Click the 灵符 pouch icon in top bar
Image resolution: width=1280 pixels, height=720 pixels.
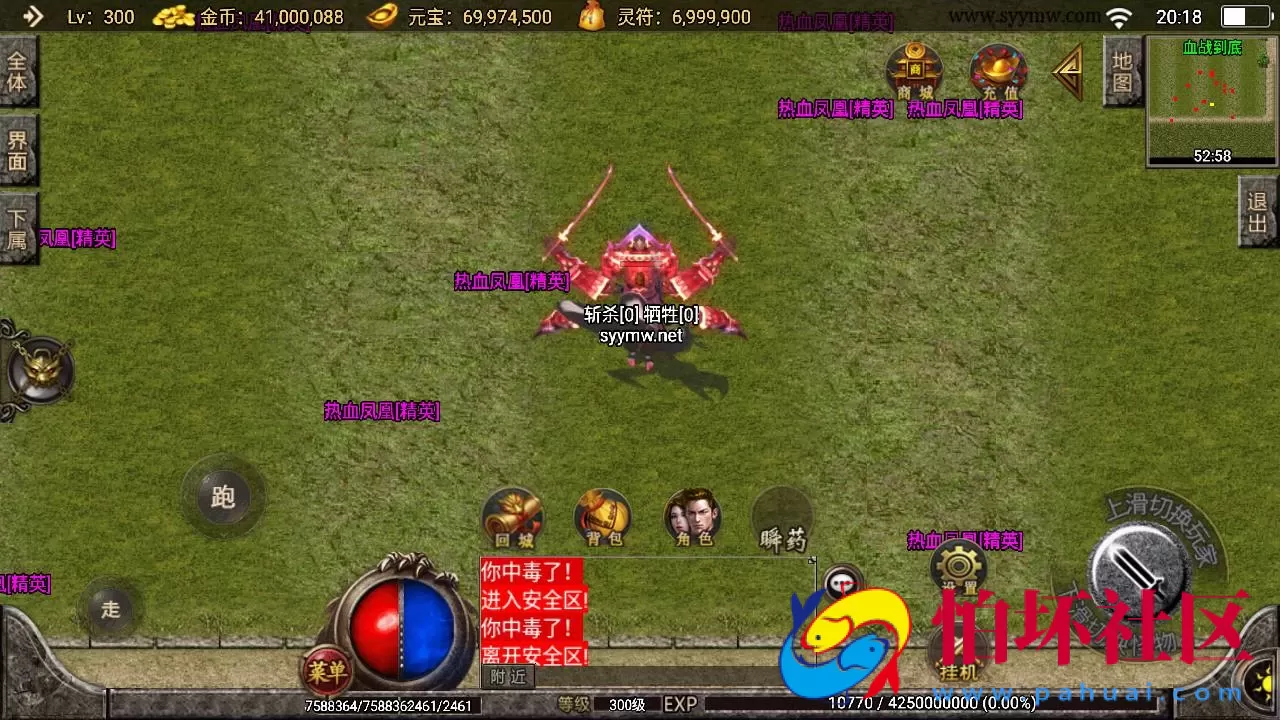592,16
